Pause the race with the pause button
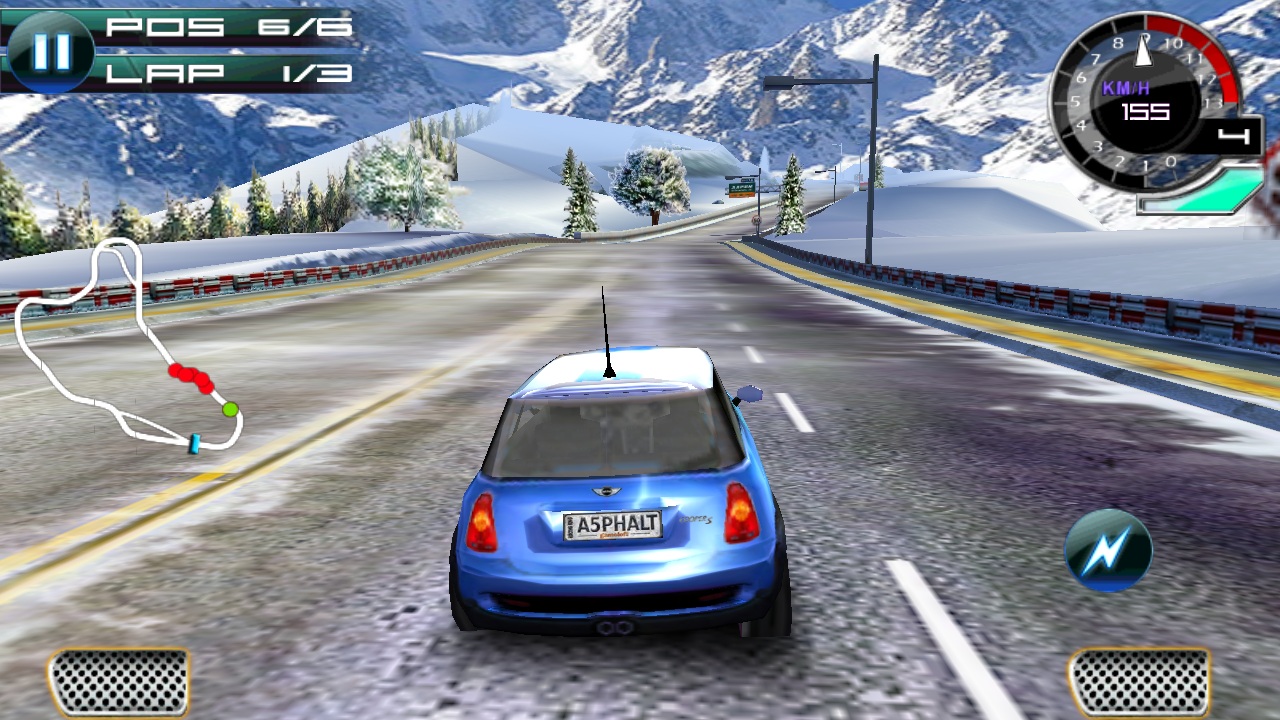 click(x=50, y=52)
